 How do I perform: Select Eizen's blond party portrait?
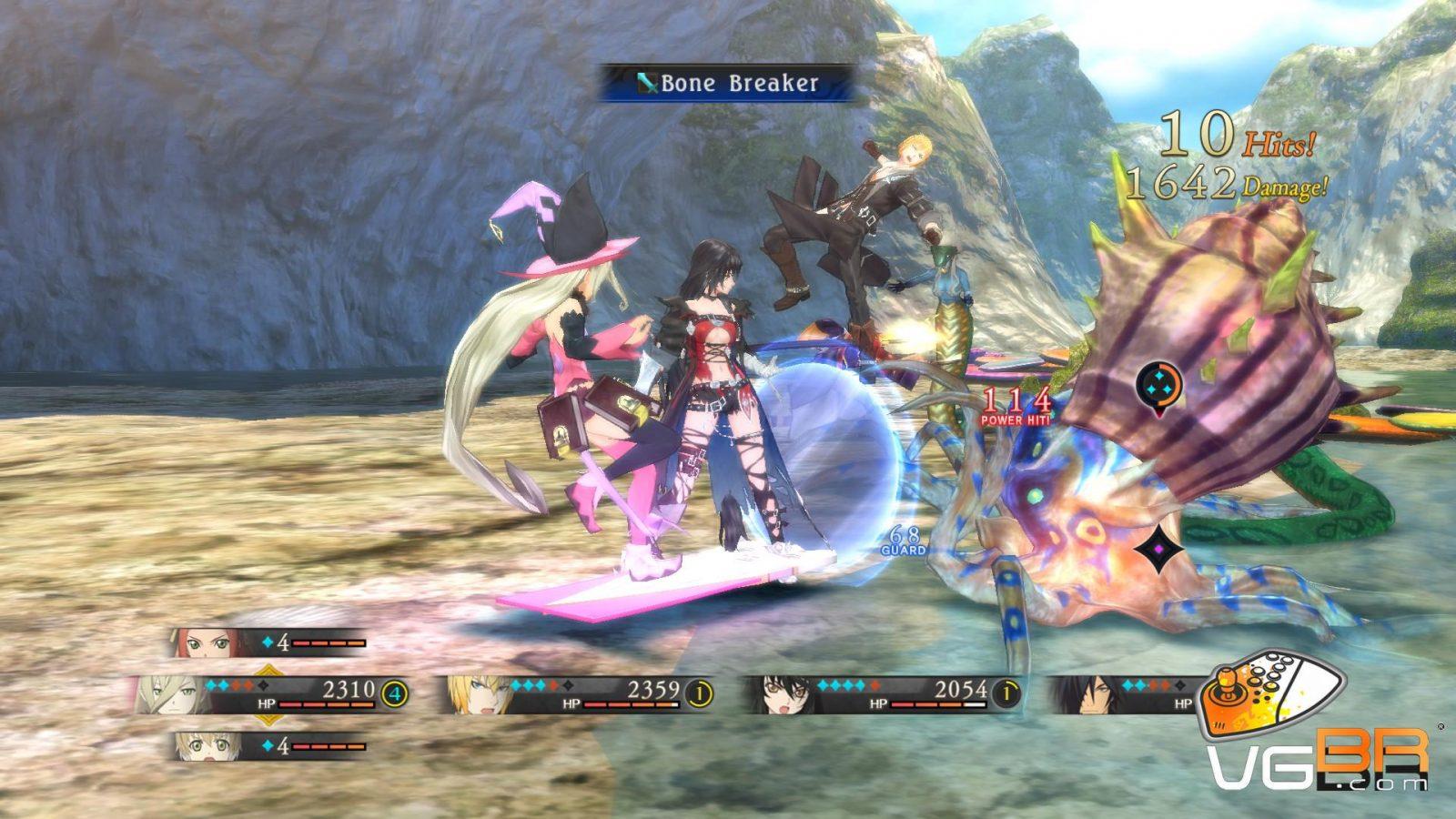[477, 695]
